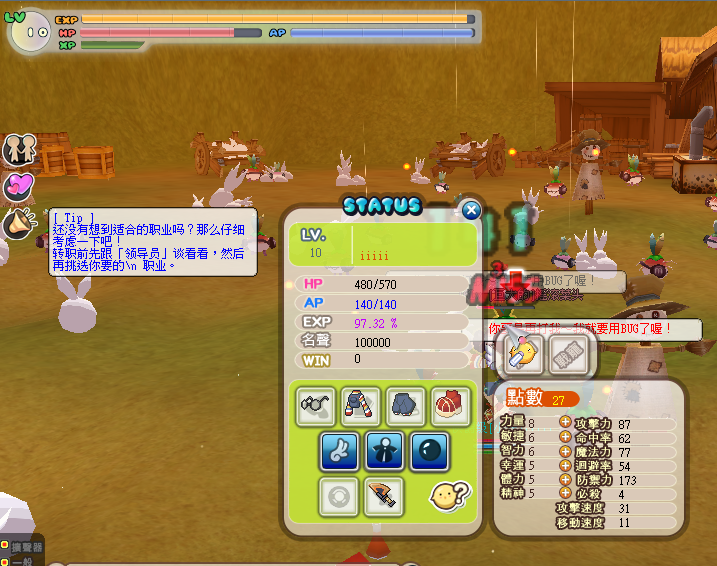717x566 pixels.
Task: Add a point to 精神 (spirit)
Action: pyautogui.click(x=565, y=494)
